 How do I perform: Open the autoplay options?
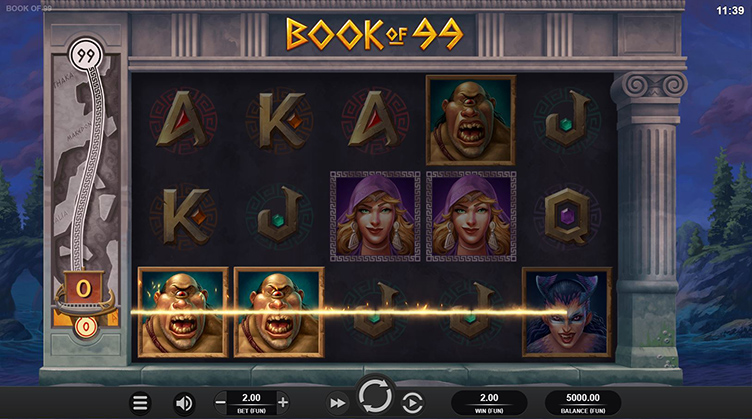coord(412,403)
